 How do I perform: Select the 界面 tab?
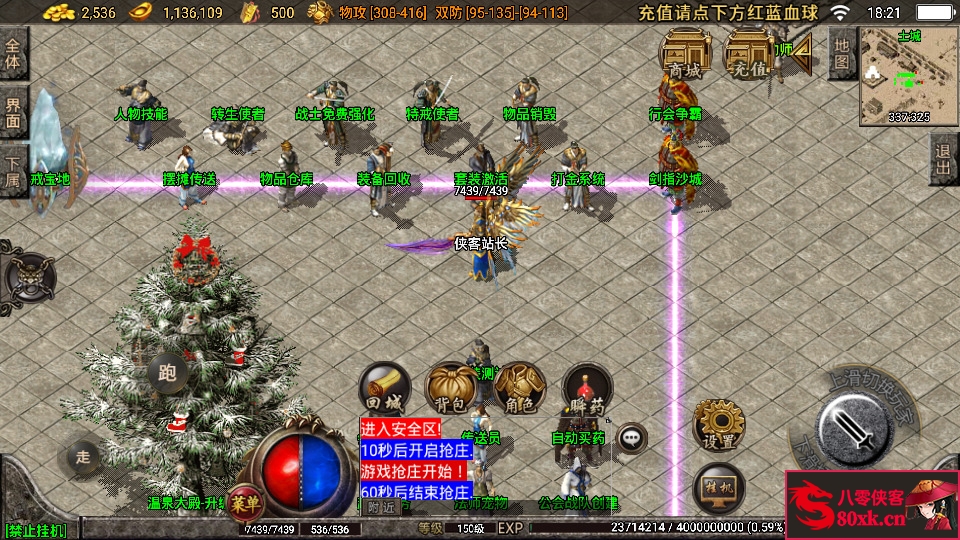click(14, 113)
